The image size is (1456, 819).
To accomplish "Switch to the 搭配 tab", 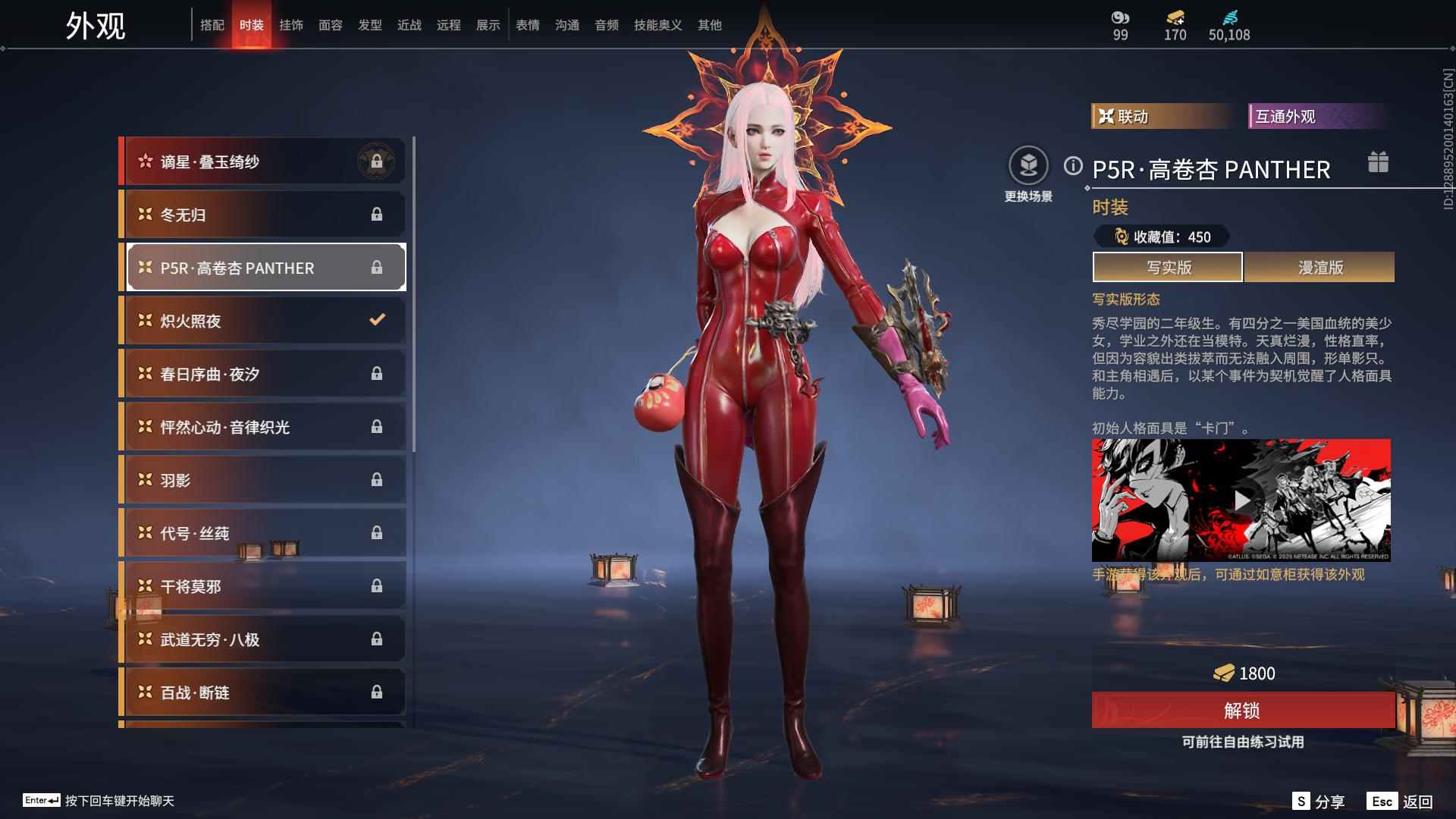I will (x=212, y=25).
